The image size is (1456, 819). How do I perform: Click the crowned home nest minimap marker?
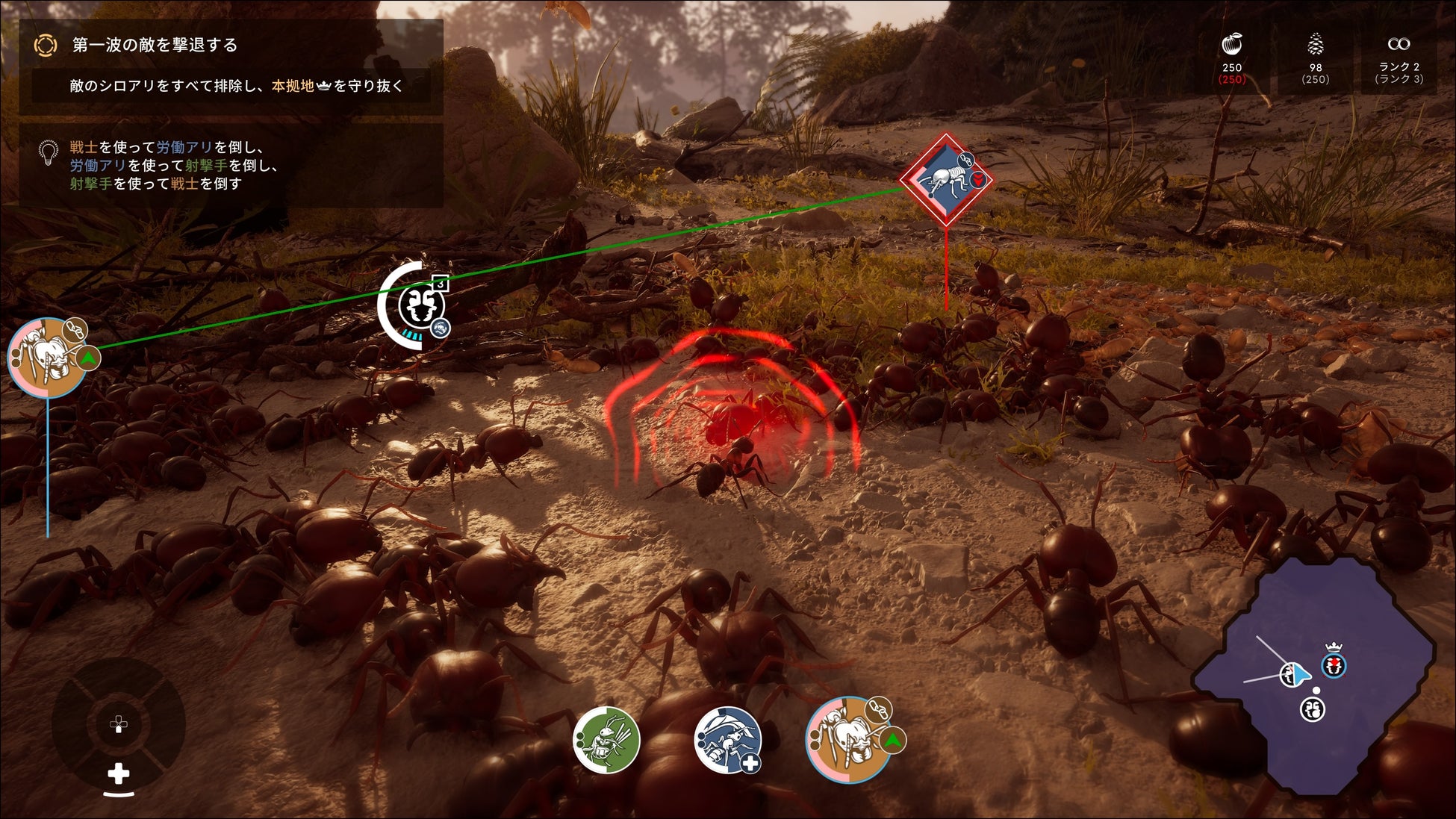click(1334, 664)
